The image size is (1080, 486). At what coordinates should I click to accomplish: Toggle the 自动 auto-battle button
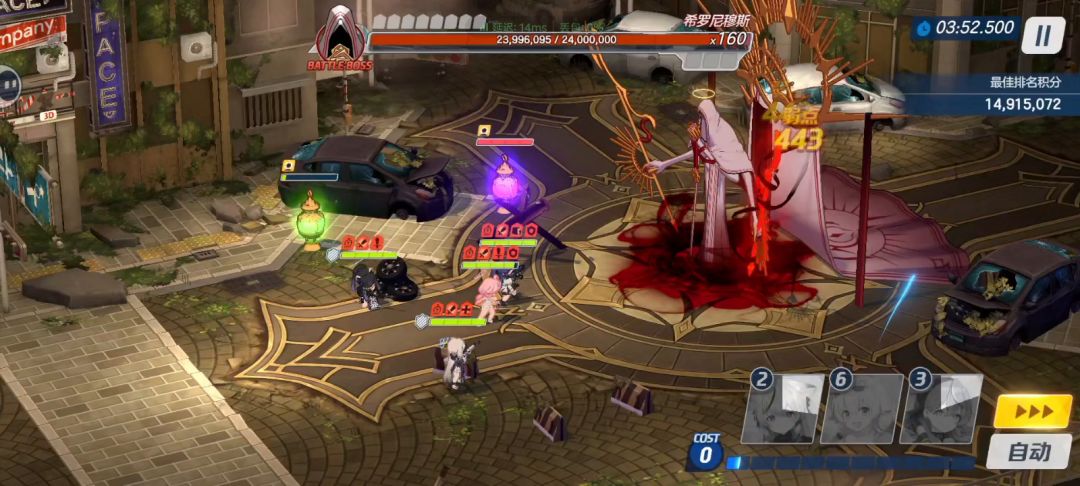pos(1029,452)
